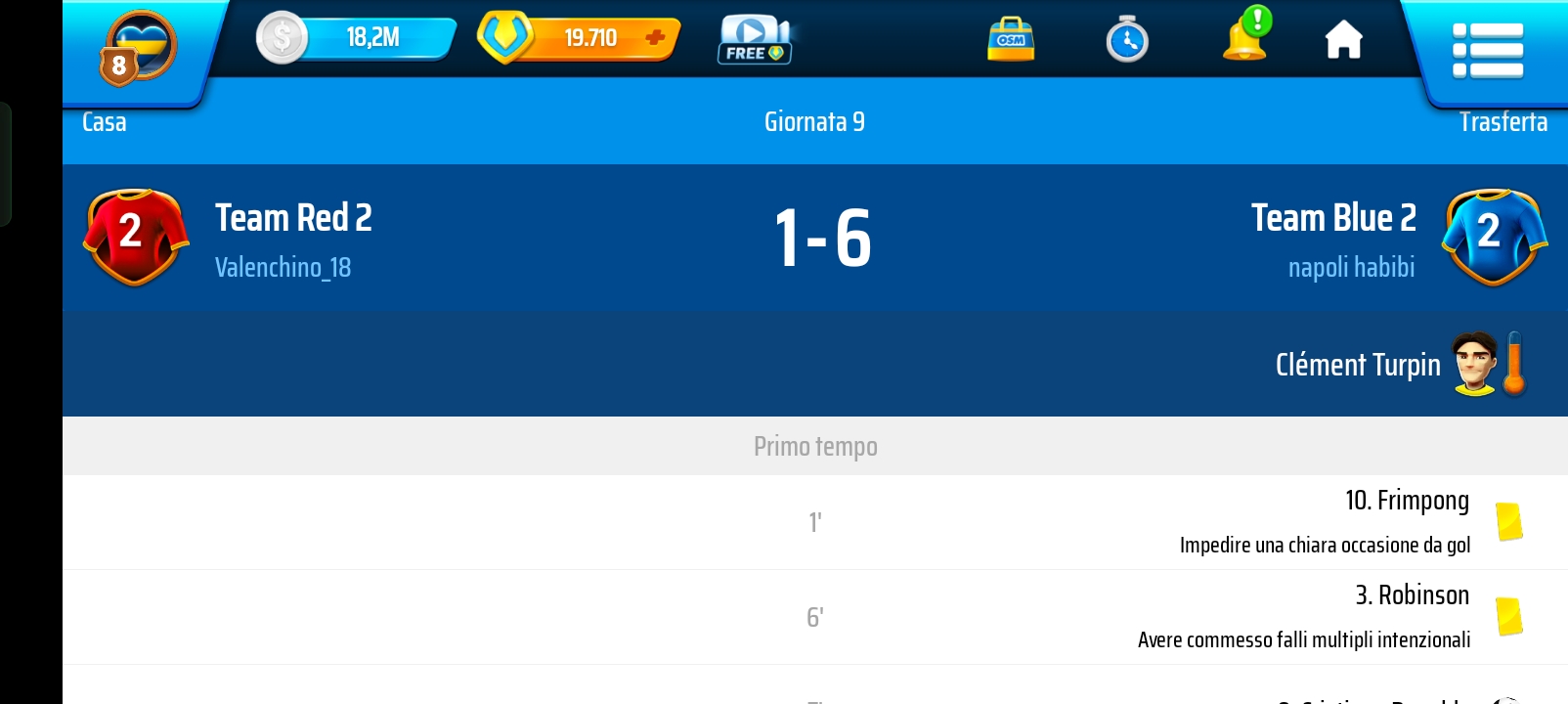Open the level 8 manager profile badge
This screenshot has height=704, width=1568.
(x=138, y=48)
